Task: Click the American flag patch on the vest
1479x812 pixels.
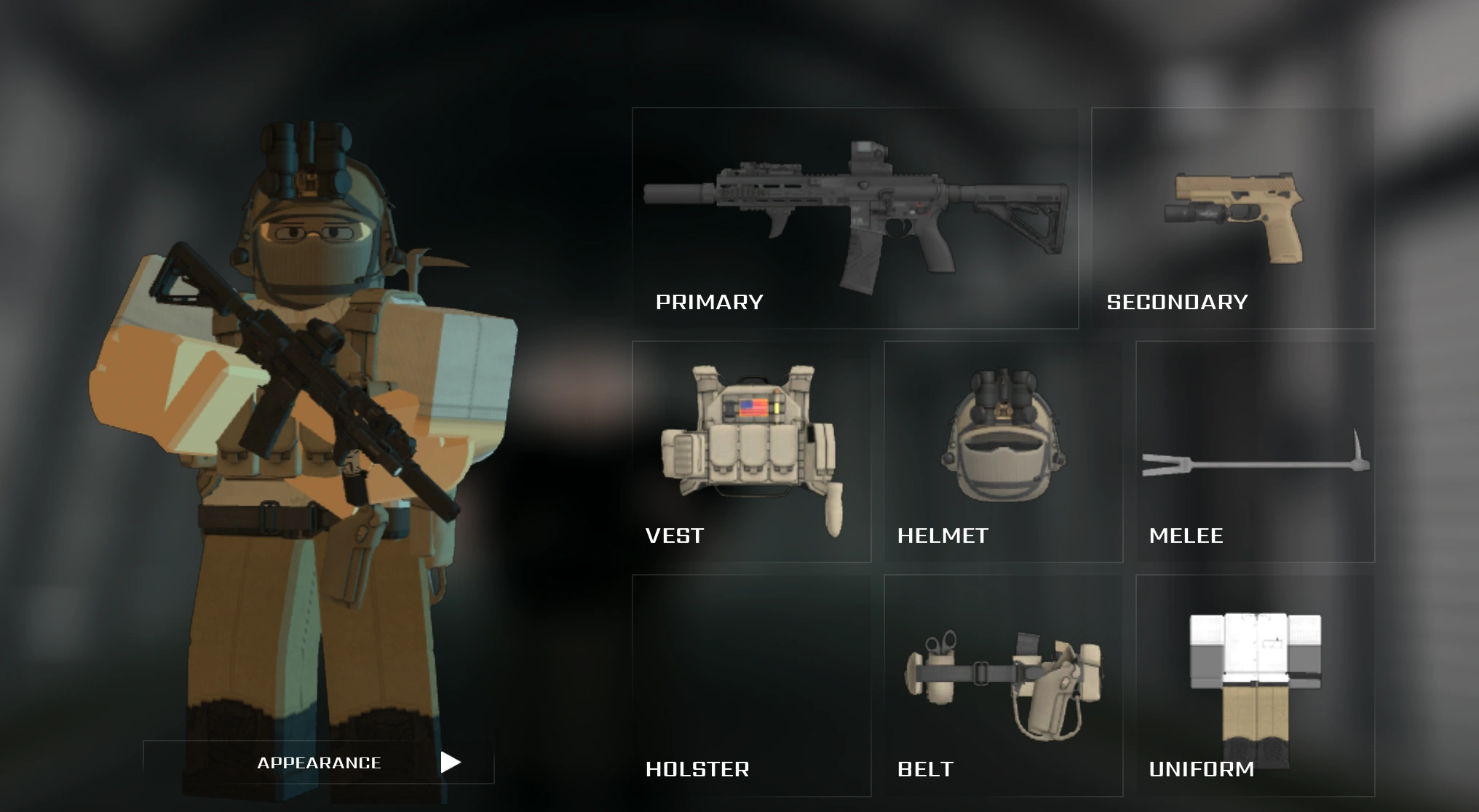Action: pos(755,408)
